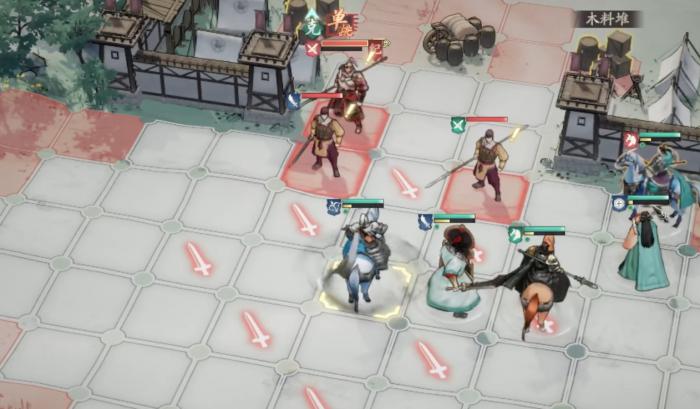
Task: Target the enemy spearman holding the long spear
Action: (x=489, y=162)
